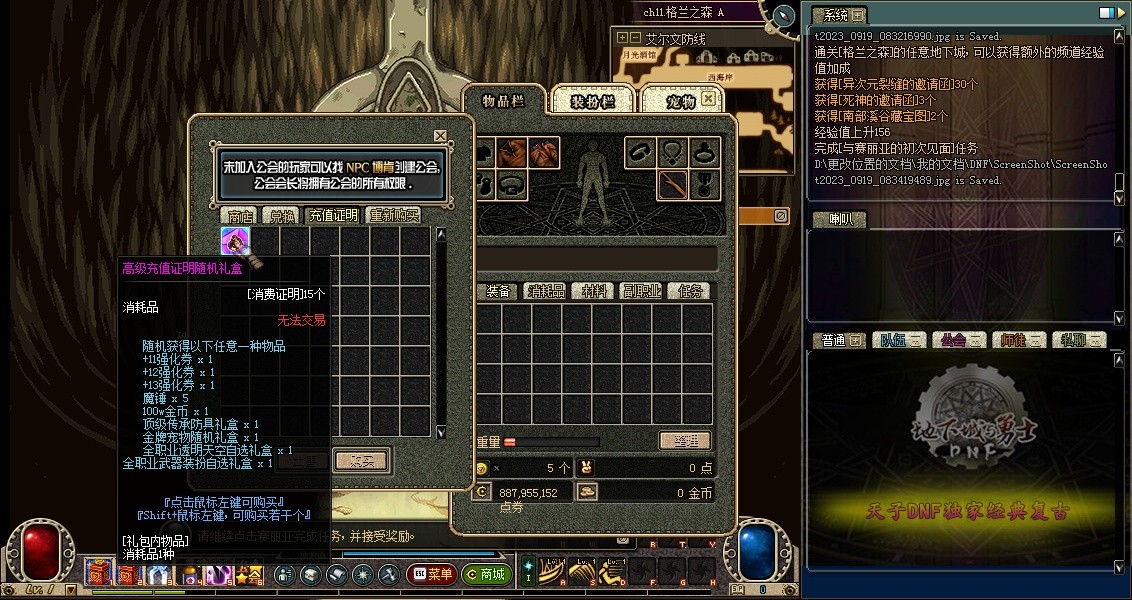Buy the random gift box item
Screen dimensions: 1132x600
[235, 241]
